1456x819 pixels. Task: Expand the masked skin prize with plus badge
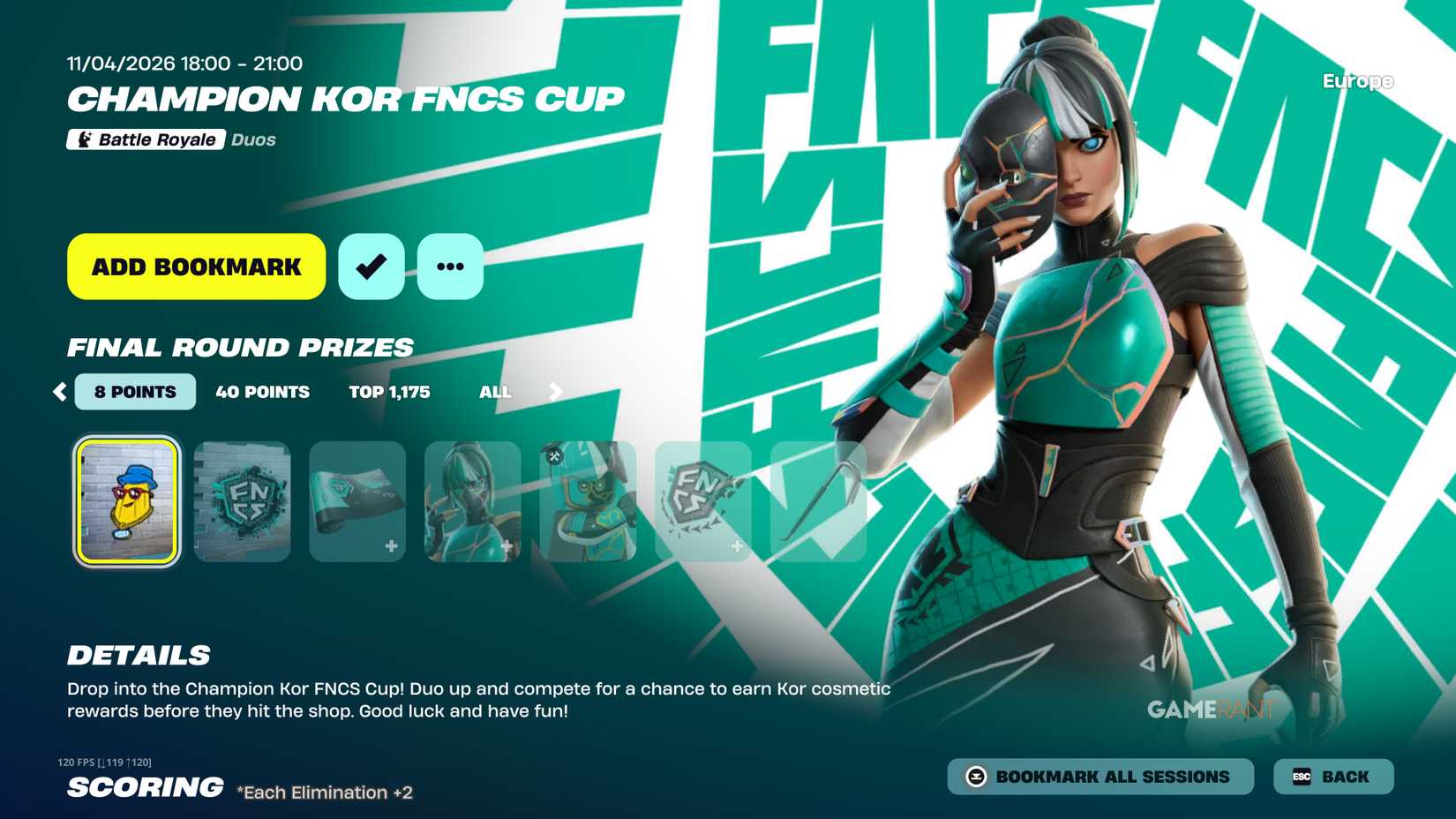click(x=473, y=499)
